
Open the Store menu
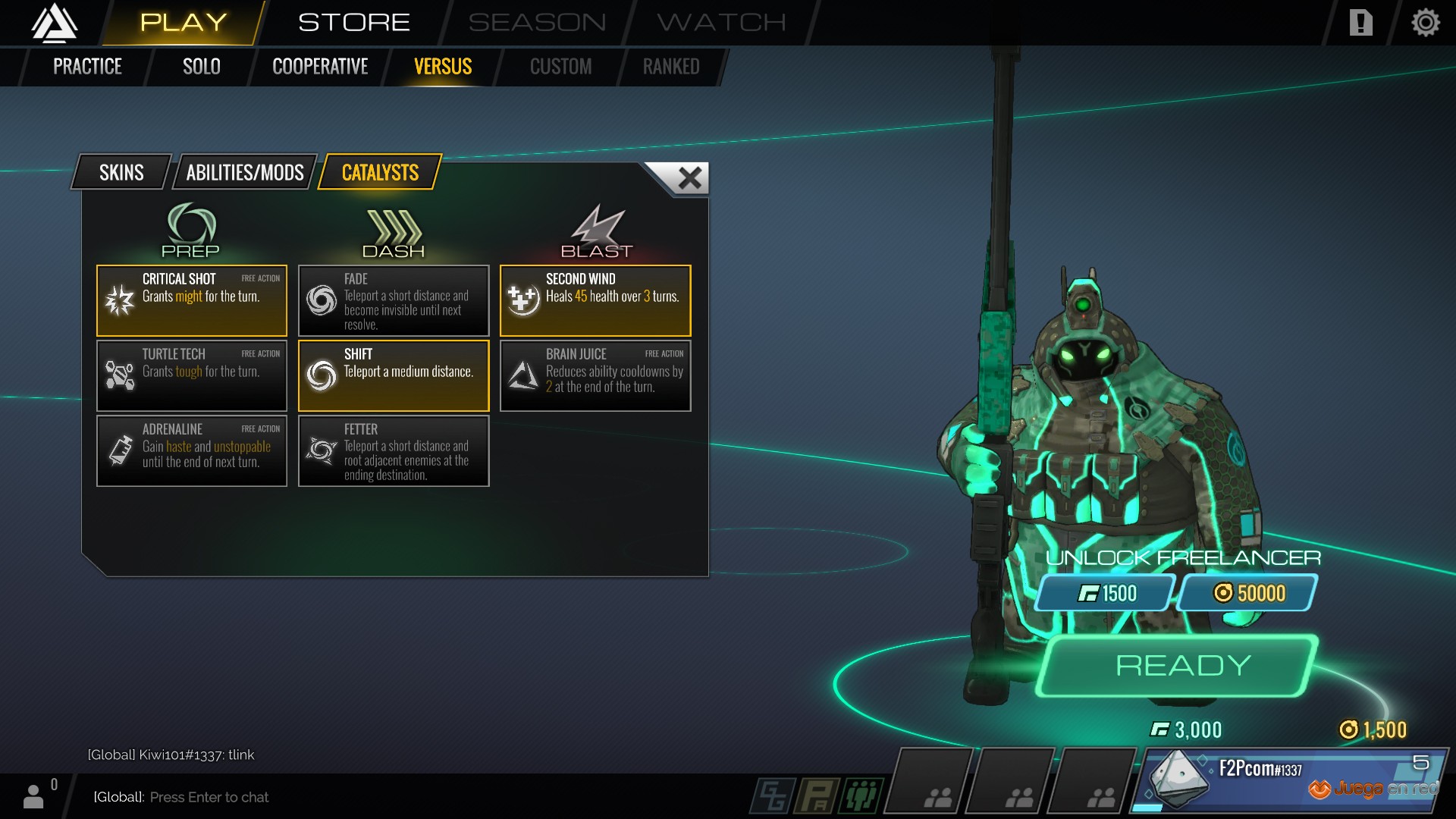tap(353, 23)
